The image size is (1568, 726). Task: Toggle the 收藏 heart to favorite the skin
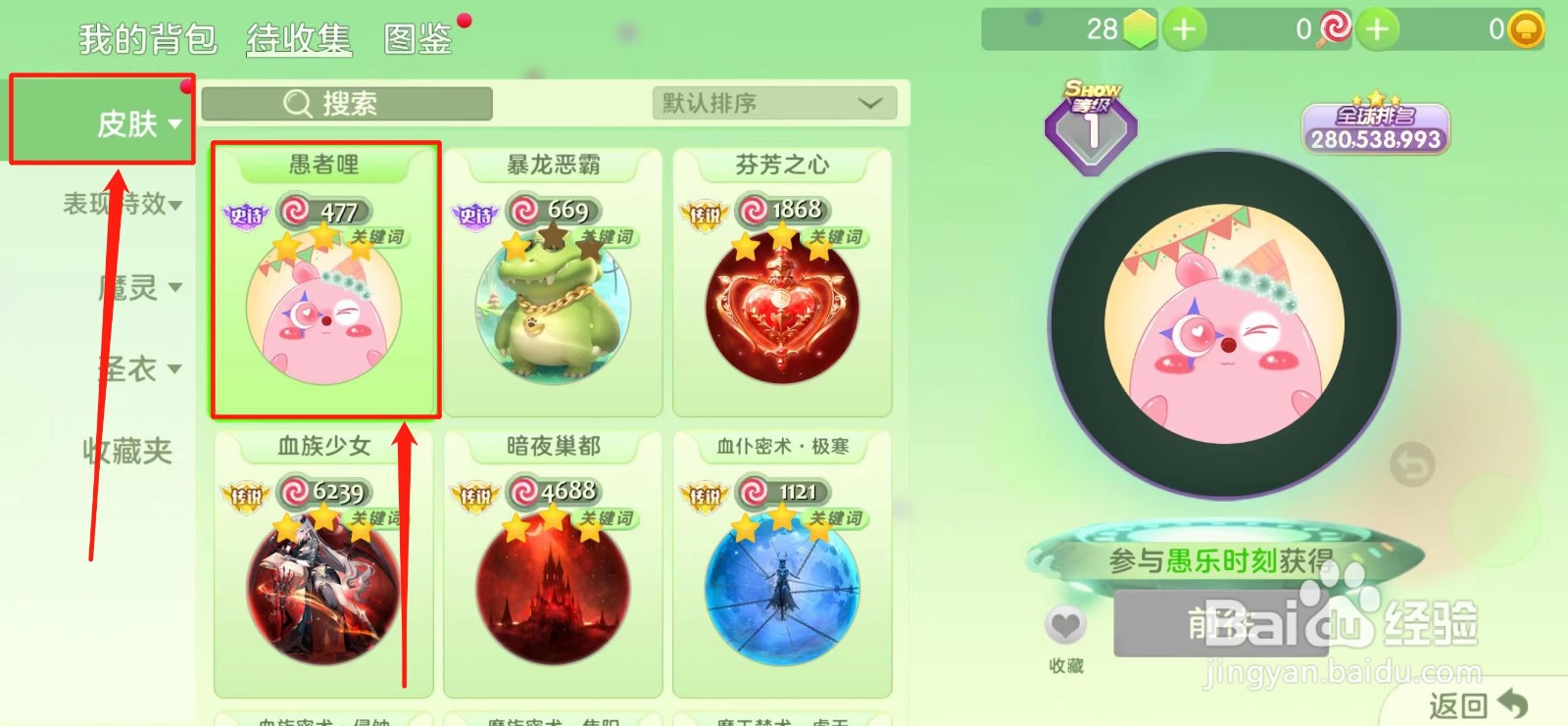tap(1064, 624)
